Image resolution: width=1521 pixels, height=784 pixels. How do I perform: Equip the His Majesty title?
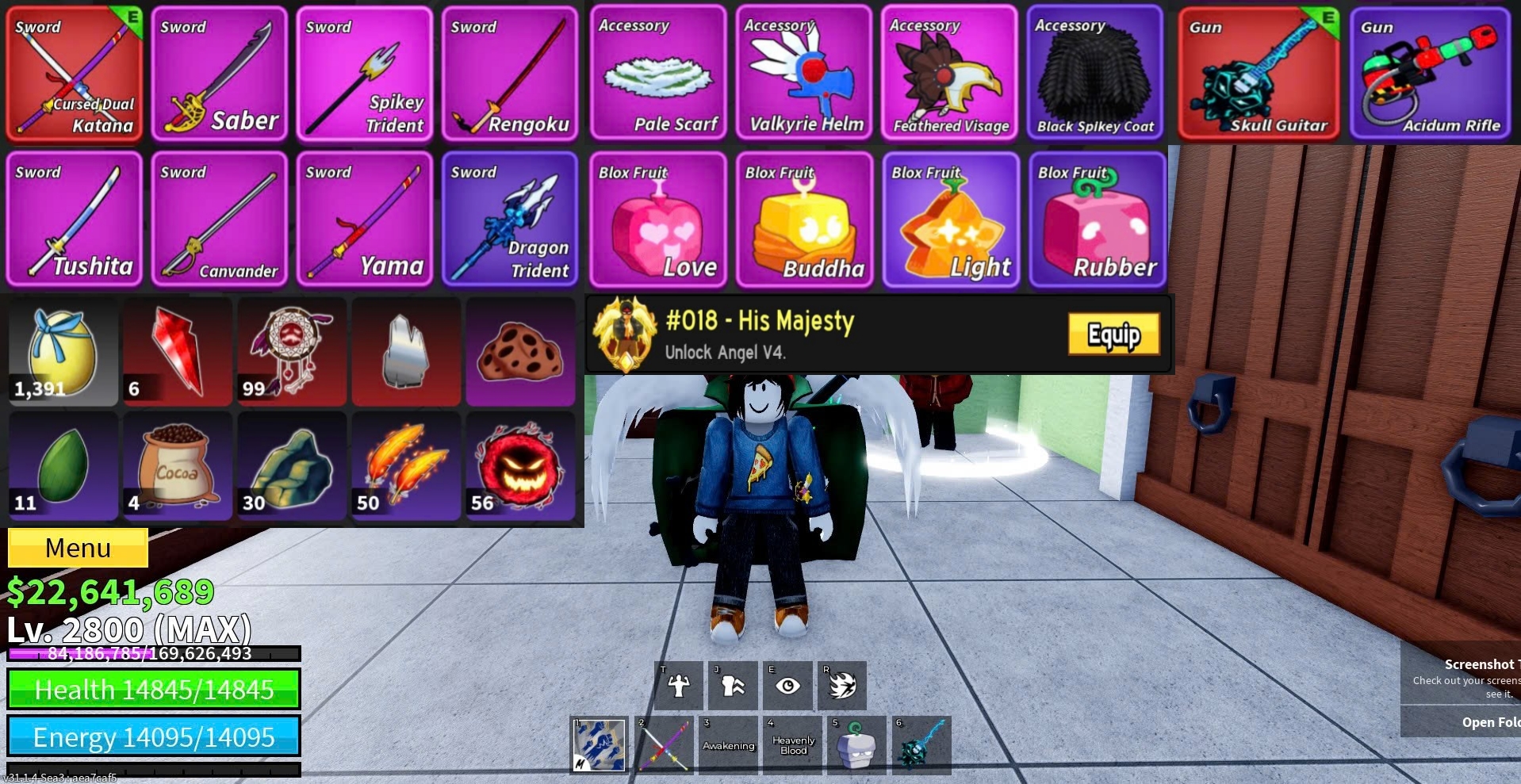[1113, 335]
